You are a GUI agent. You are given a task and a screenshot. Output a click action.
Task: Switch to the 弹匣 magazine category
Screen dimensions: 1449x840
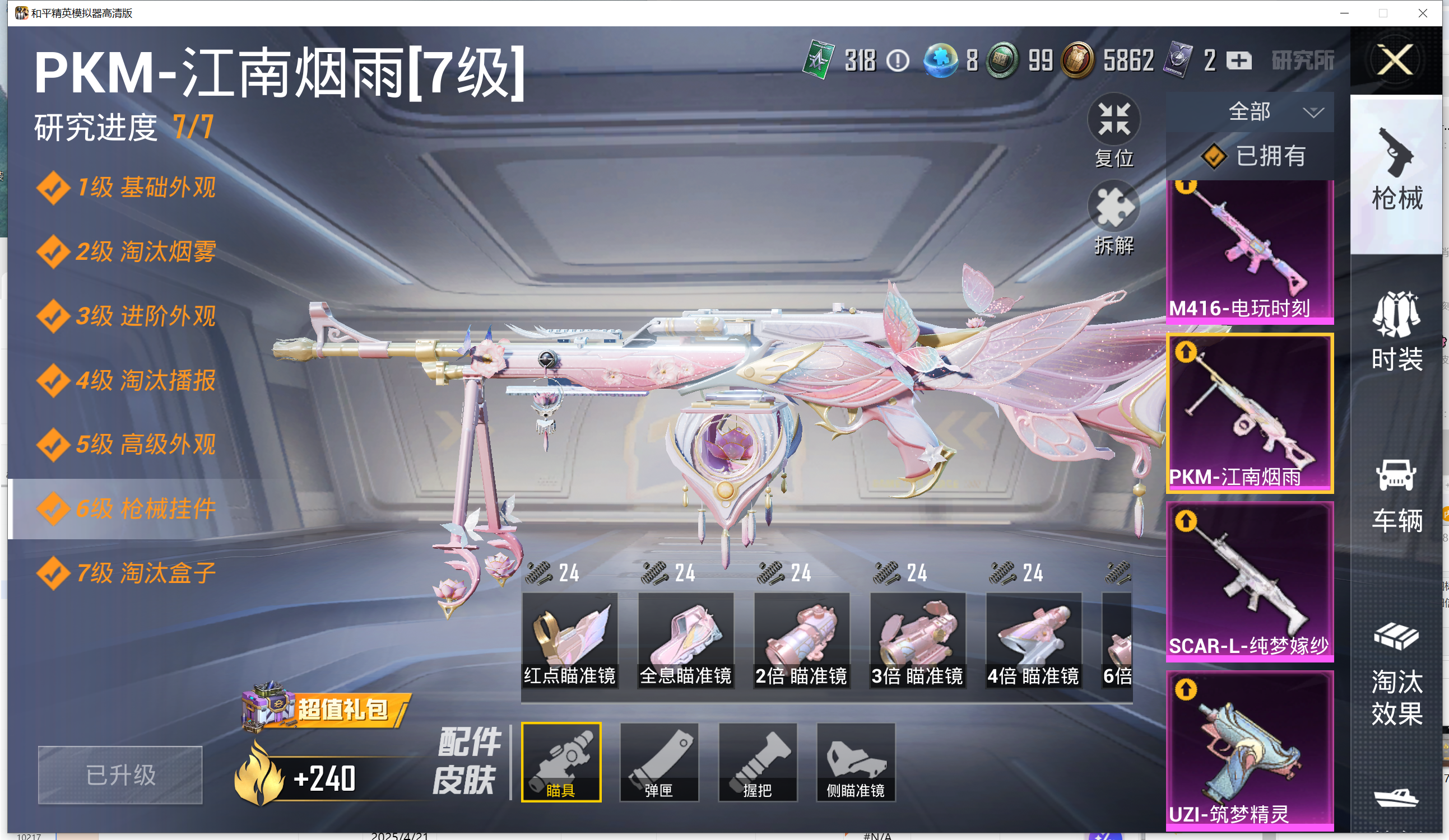click(659, 762)
